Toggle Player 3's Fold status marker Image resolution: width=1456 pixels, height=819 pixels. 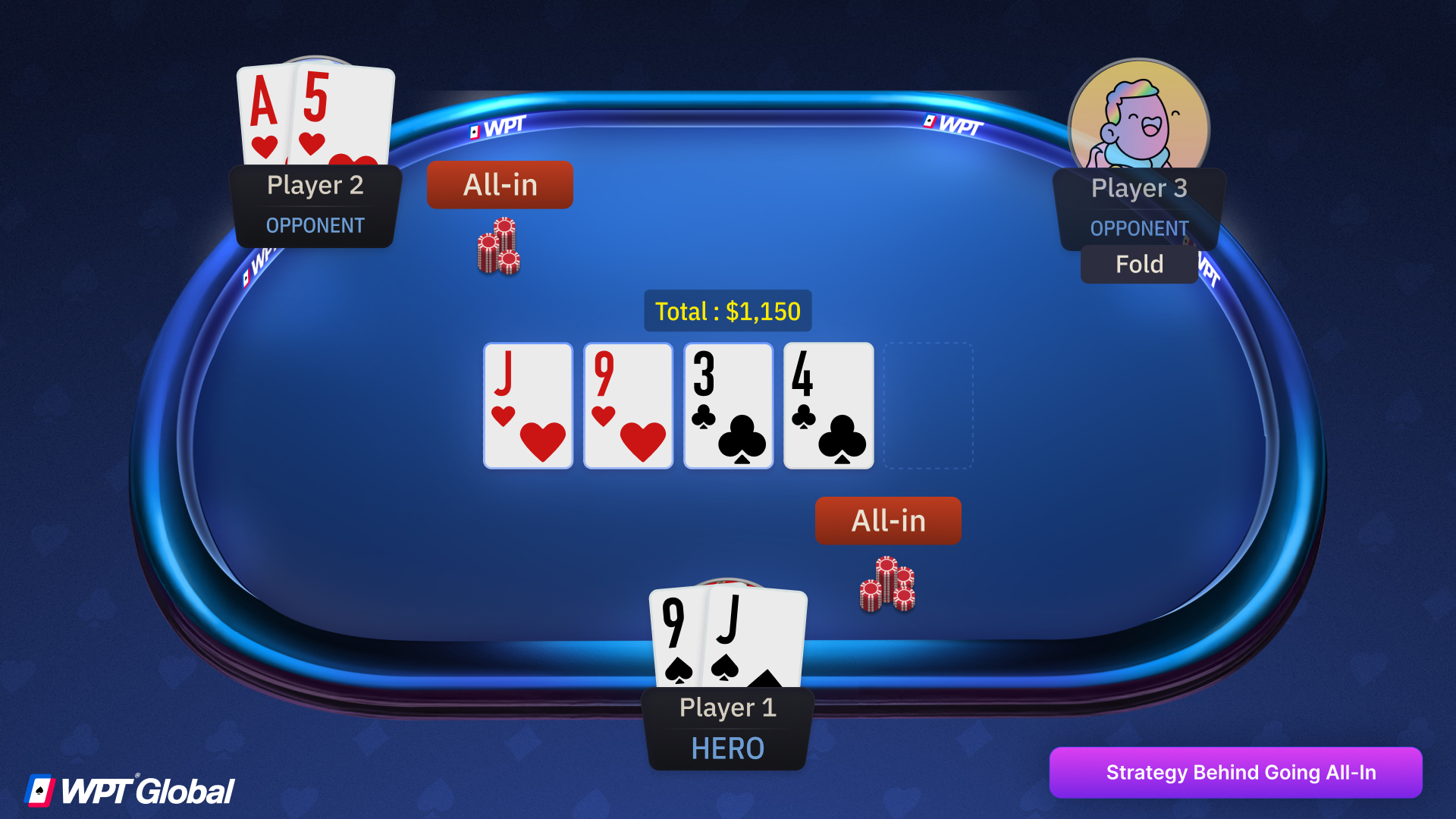pos(1138,264)
